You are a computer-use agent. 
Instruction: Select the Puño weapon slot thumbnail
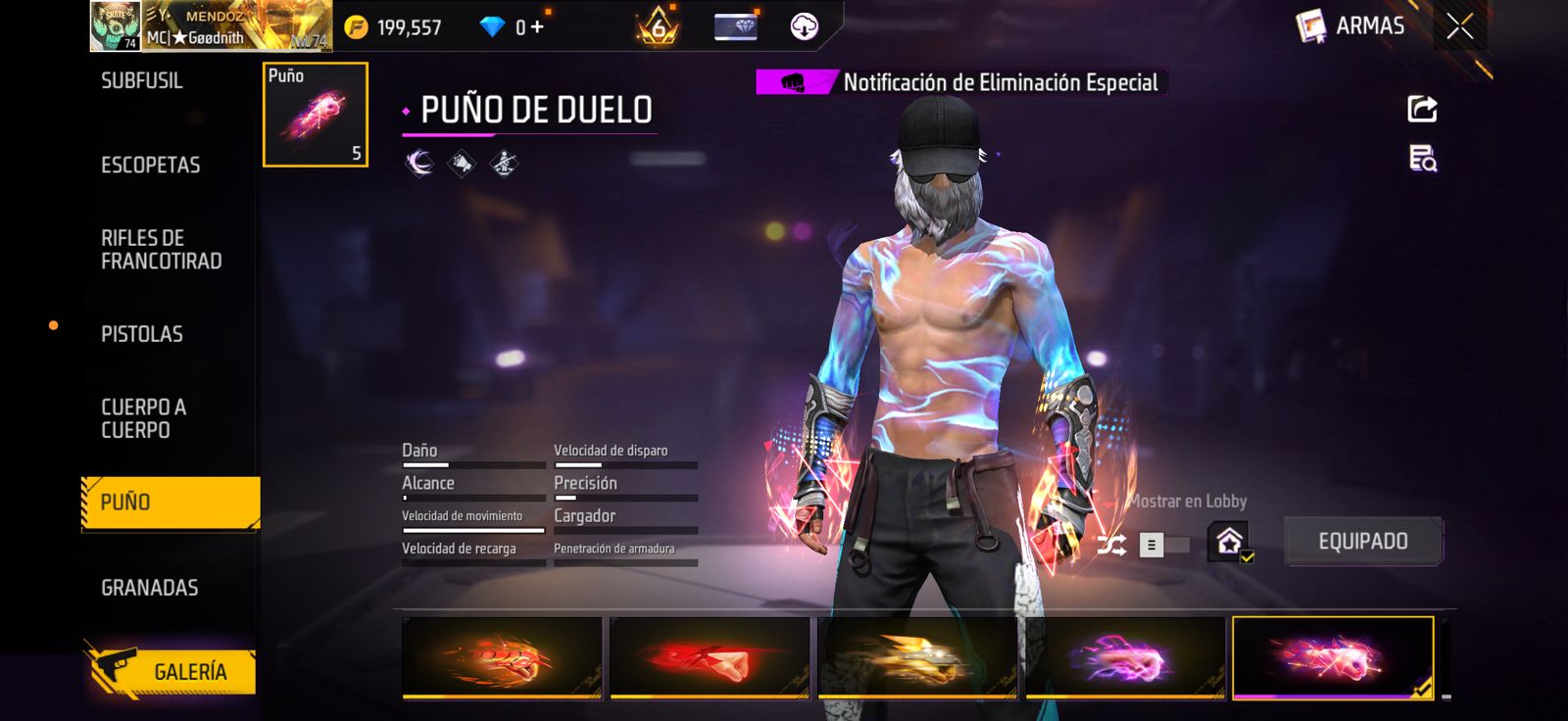coord(316,115)
